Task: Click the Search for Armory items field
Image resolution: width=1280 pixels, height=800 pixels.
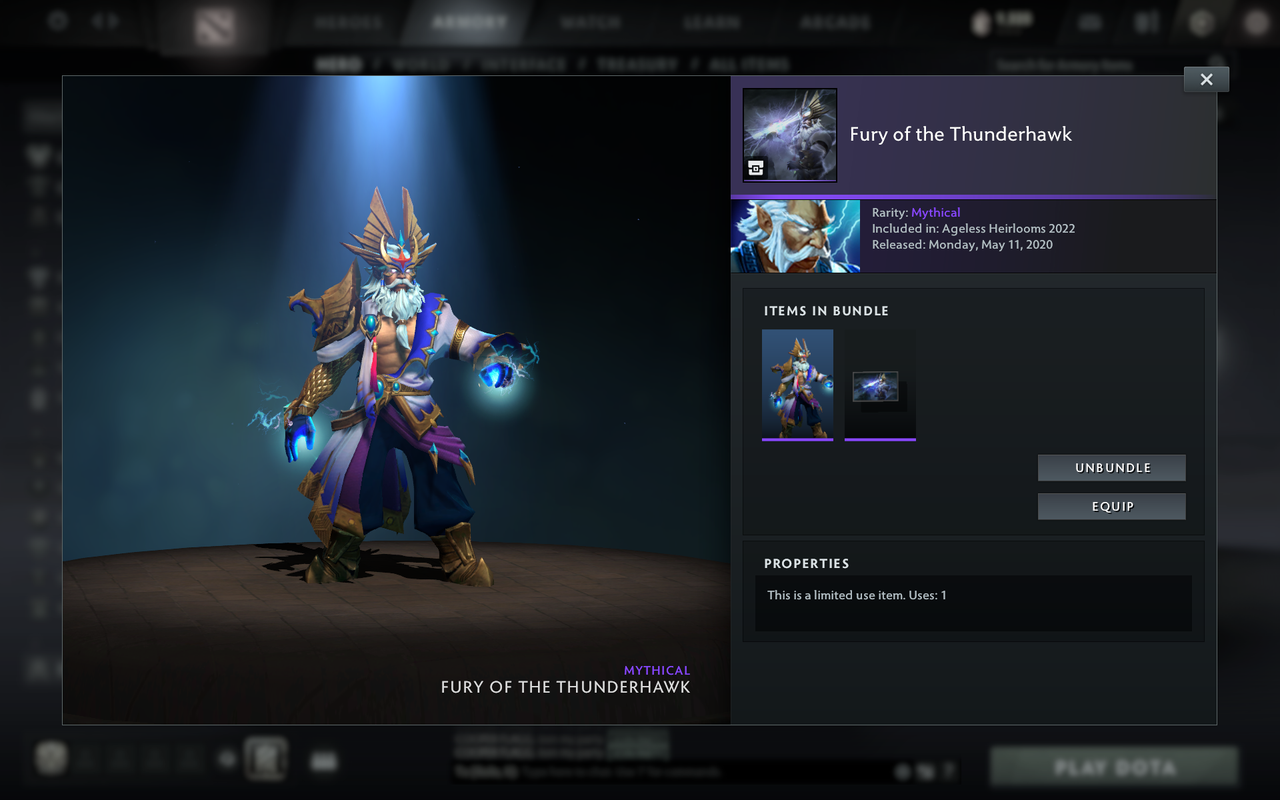Action: [x=1060, y=63]
